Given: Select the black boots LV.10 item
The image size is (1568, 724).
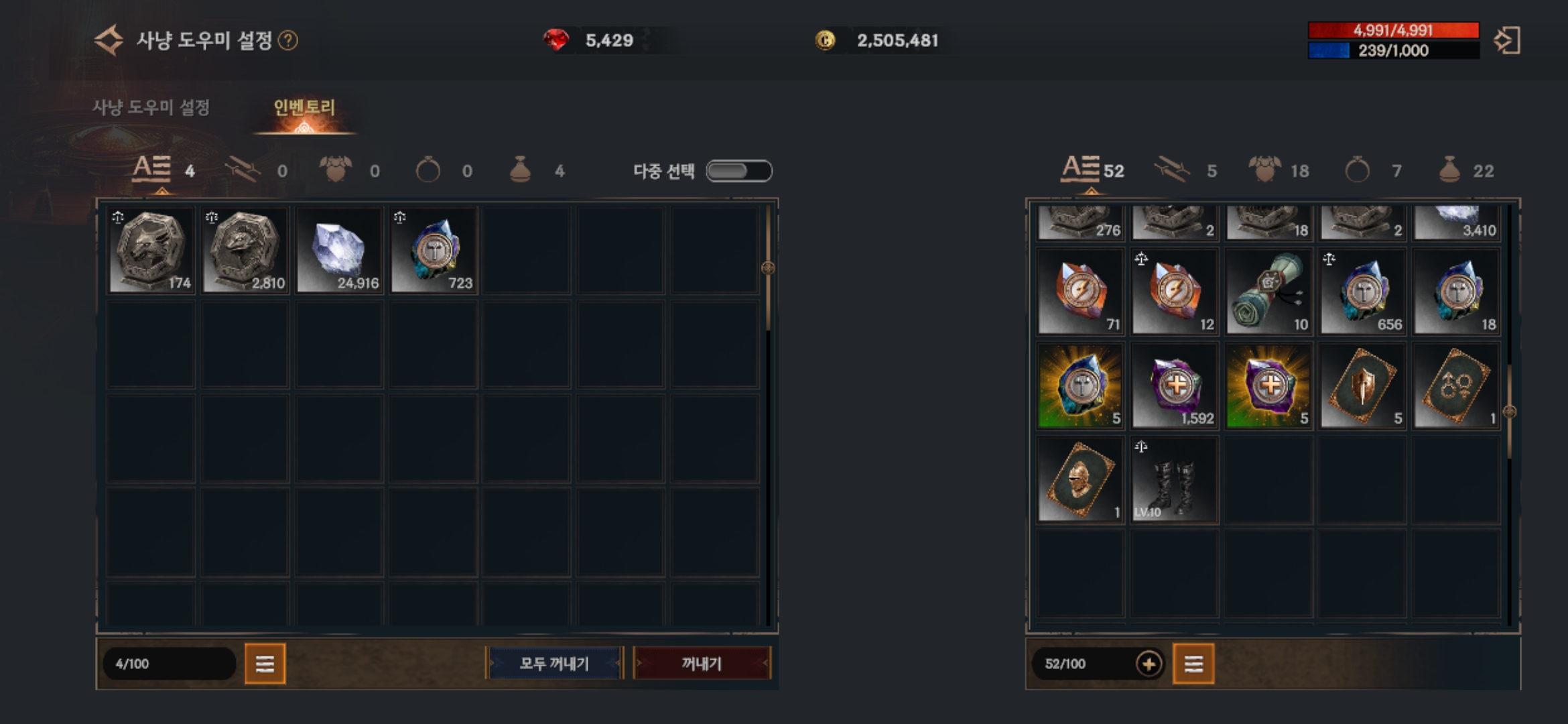Looking at the screenshot, I should pos(1175,479).
